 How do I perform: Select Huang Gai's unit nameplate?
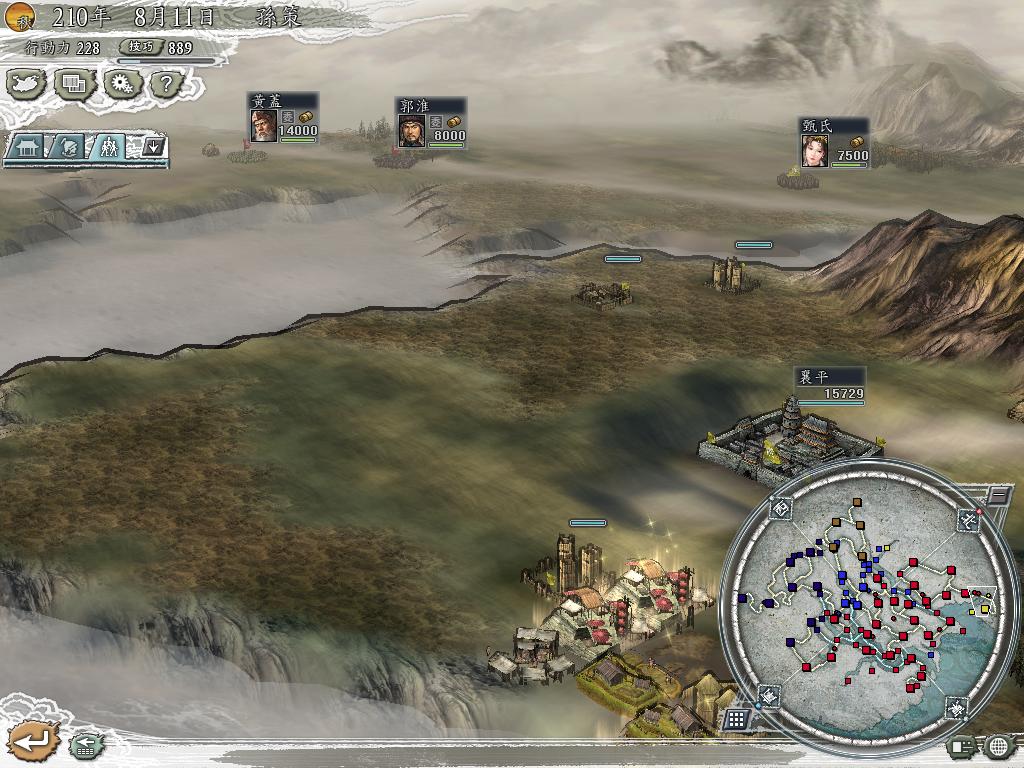pyautogui.click(x=284, y=119)
